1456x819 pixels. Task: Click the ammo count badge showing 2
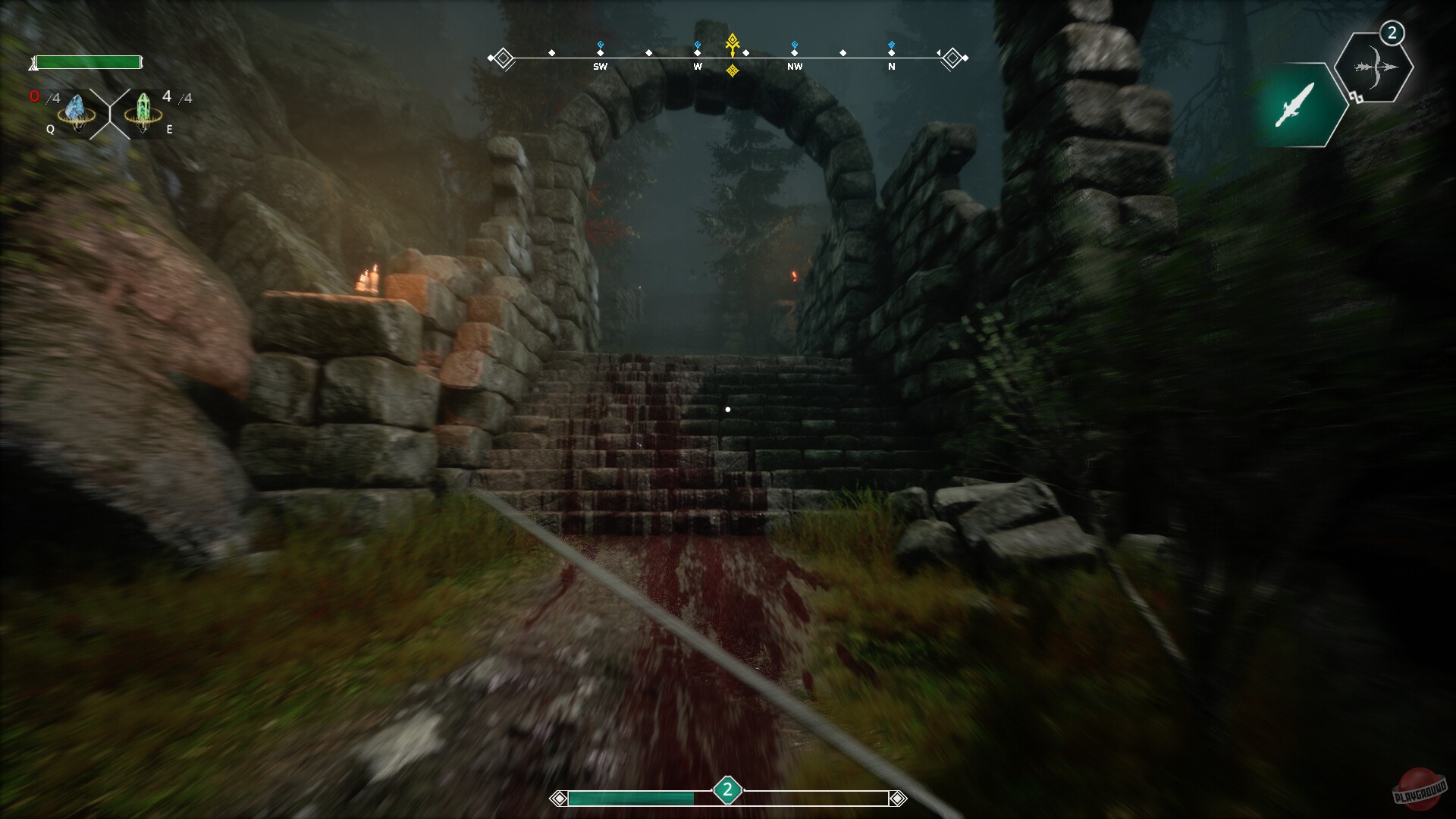point(1392,33)
